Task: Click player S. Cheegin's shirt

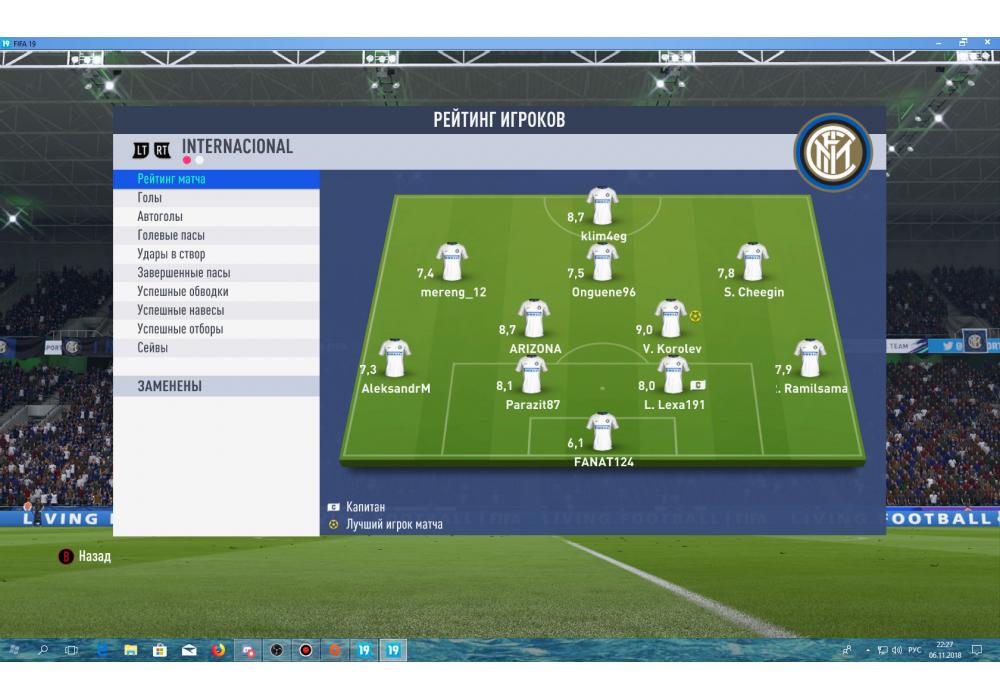Action: tap(753, 263)
